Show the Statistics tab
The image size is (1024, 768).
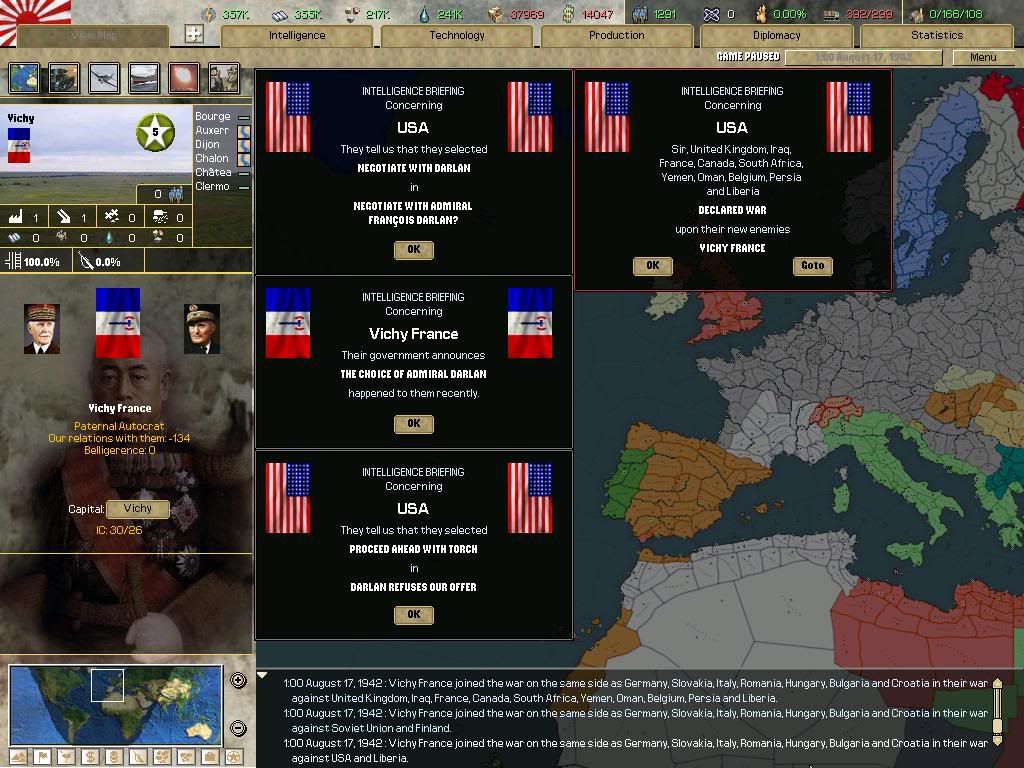(x=936, y=36)
